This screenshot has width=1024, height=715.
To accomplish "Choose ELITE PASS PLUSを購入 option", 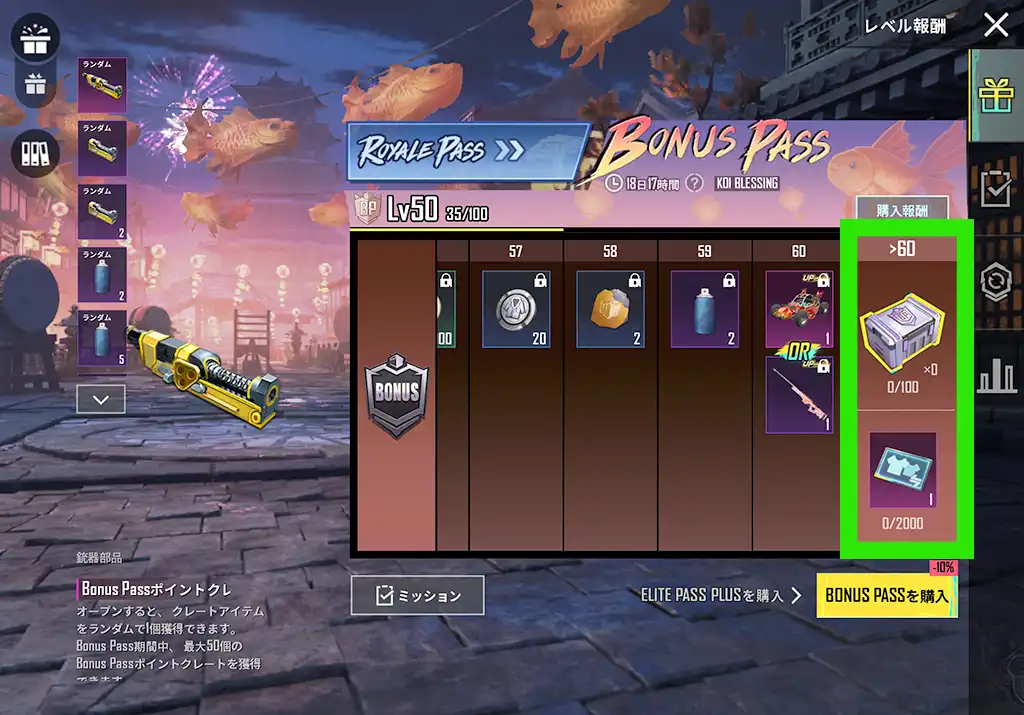I will pyautogui.click(x=720, y=595).
